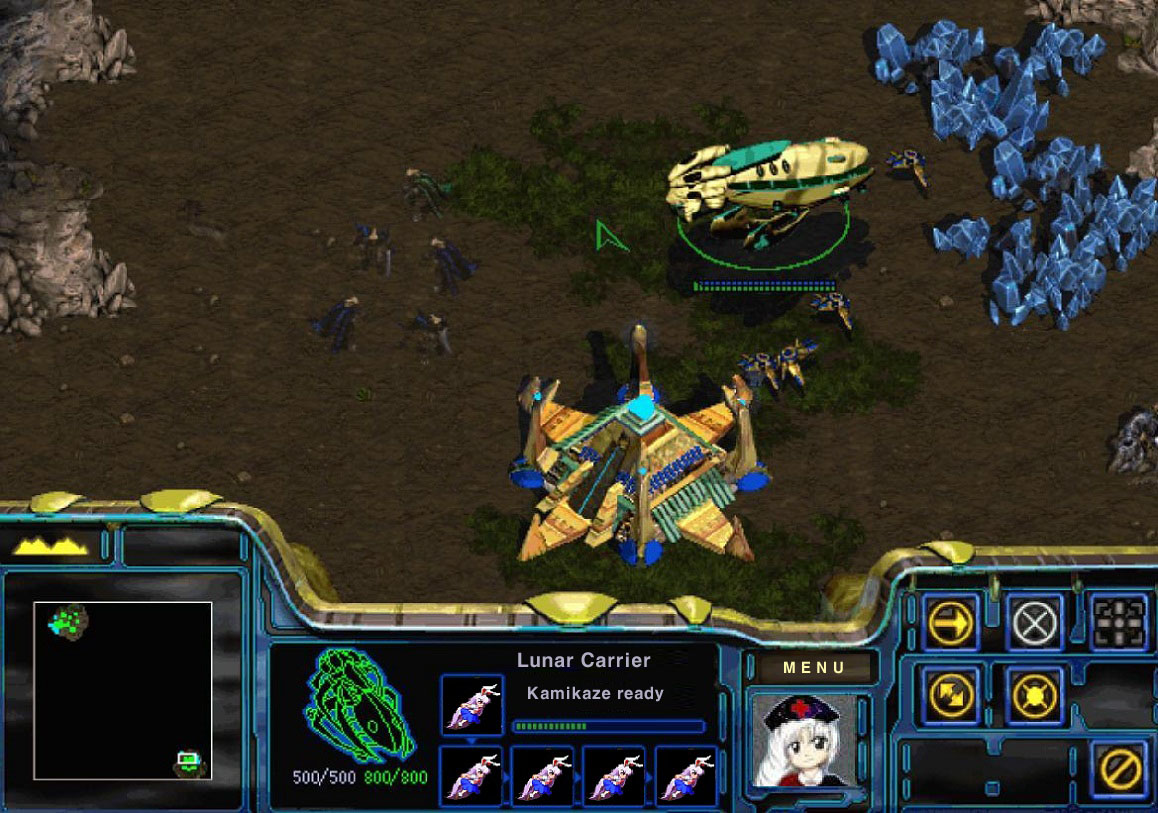Viewport: 1158px width, 813px height.
Task: Open the MENU button
Action: point(814,668)
